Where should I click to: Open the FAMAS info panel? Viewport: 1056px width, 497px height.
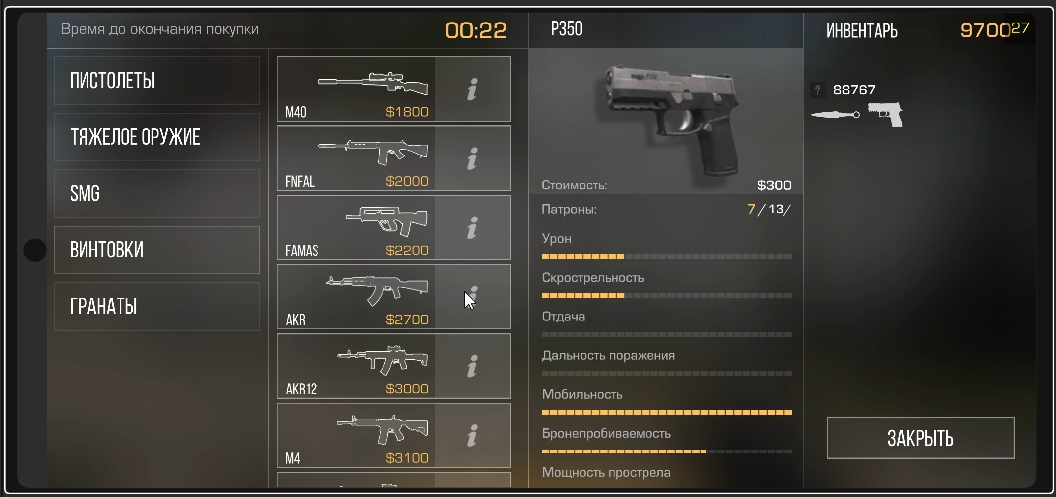pos(472,228)
